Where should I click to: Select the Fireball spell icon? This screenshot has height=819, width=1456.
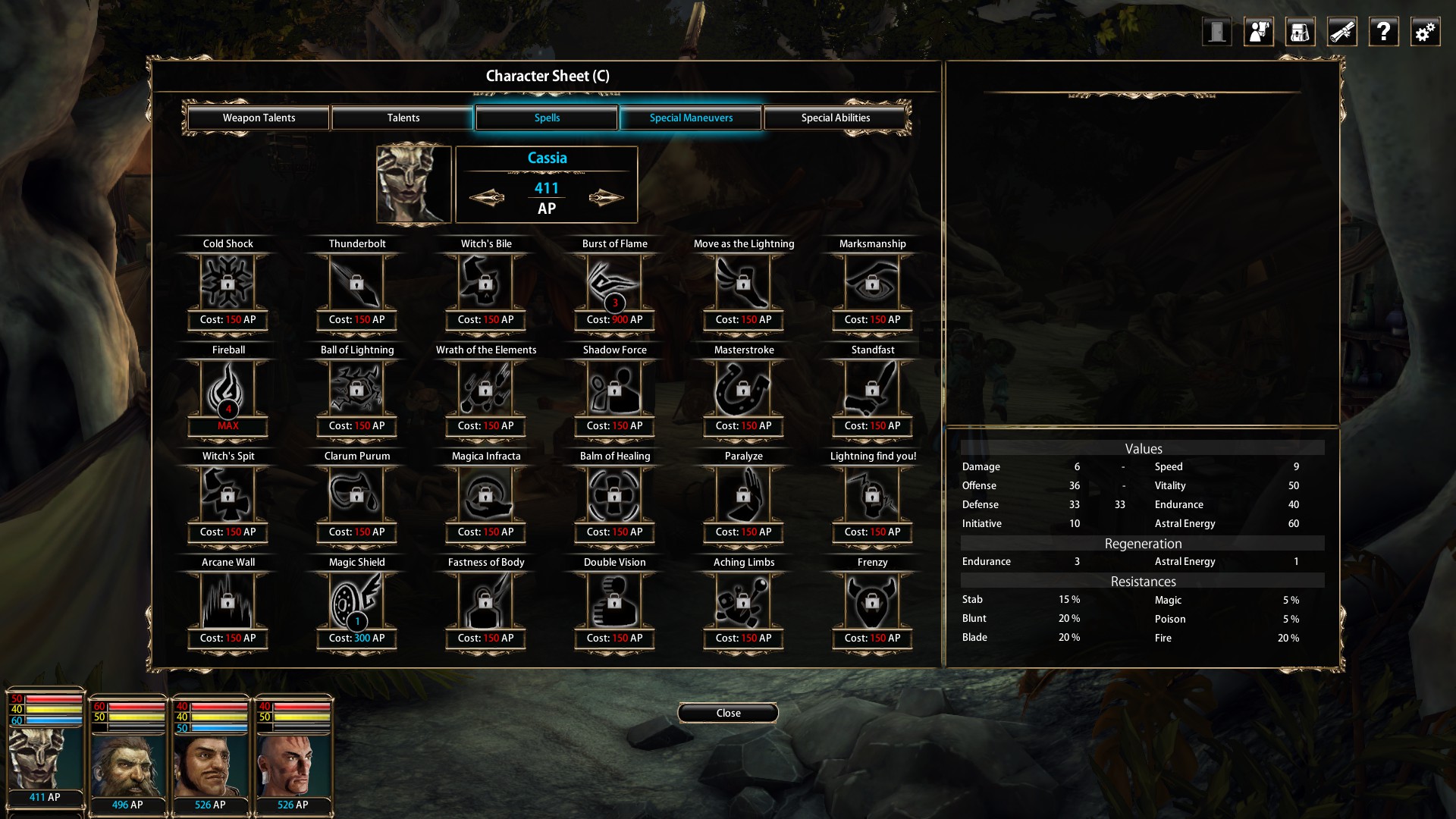(227, 389)
